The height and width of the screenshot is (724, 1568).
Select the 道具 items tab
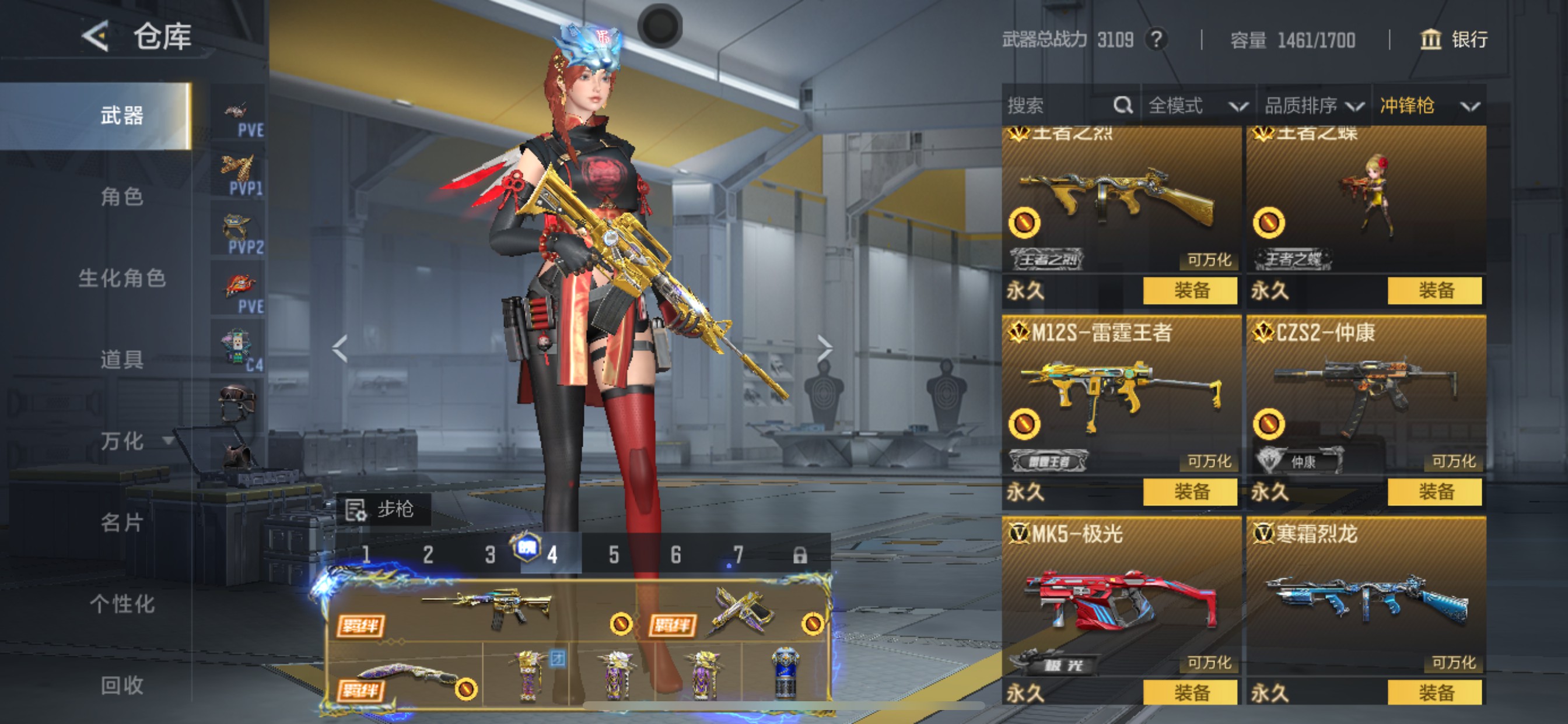tap(122, 359)
